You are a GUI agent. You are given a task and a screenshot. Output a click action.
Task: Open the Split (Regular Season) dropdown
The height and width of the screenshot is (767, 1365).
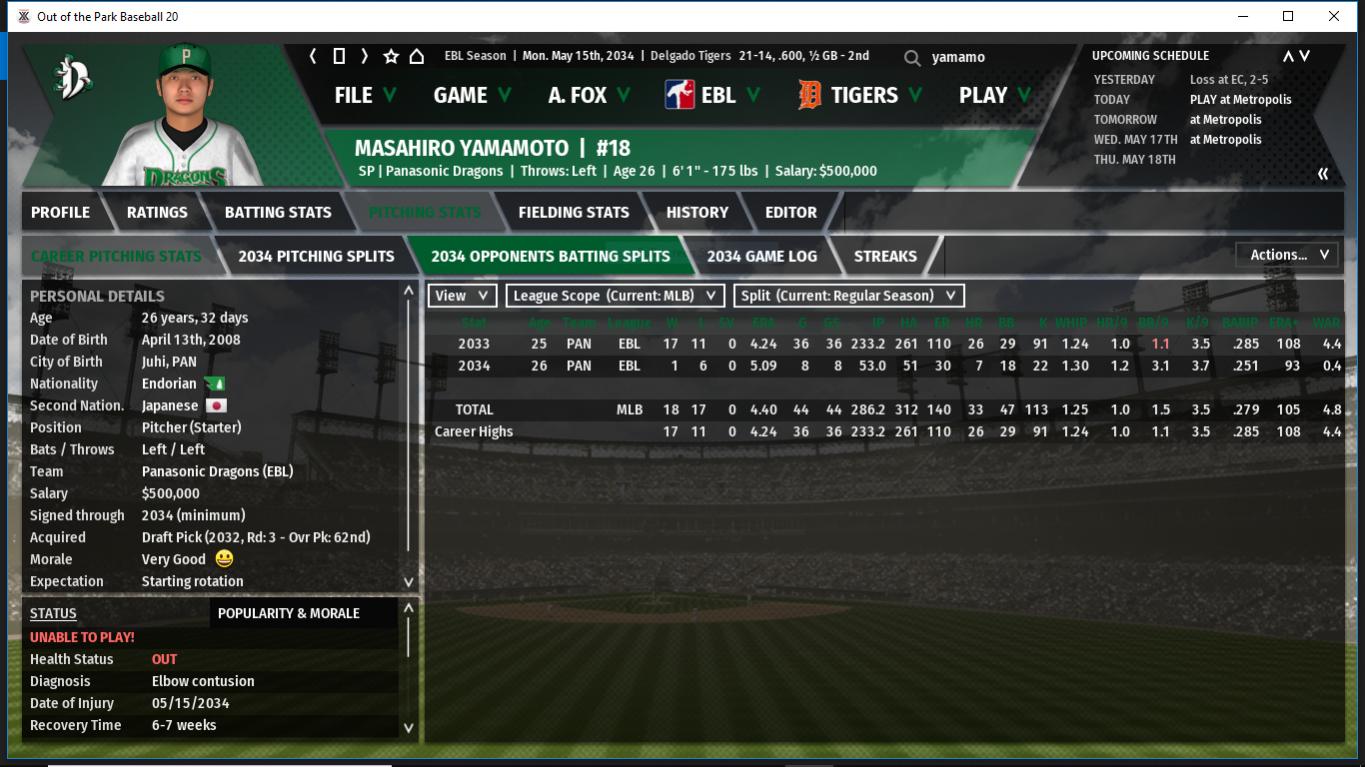click(849, 296)
